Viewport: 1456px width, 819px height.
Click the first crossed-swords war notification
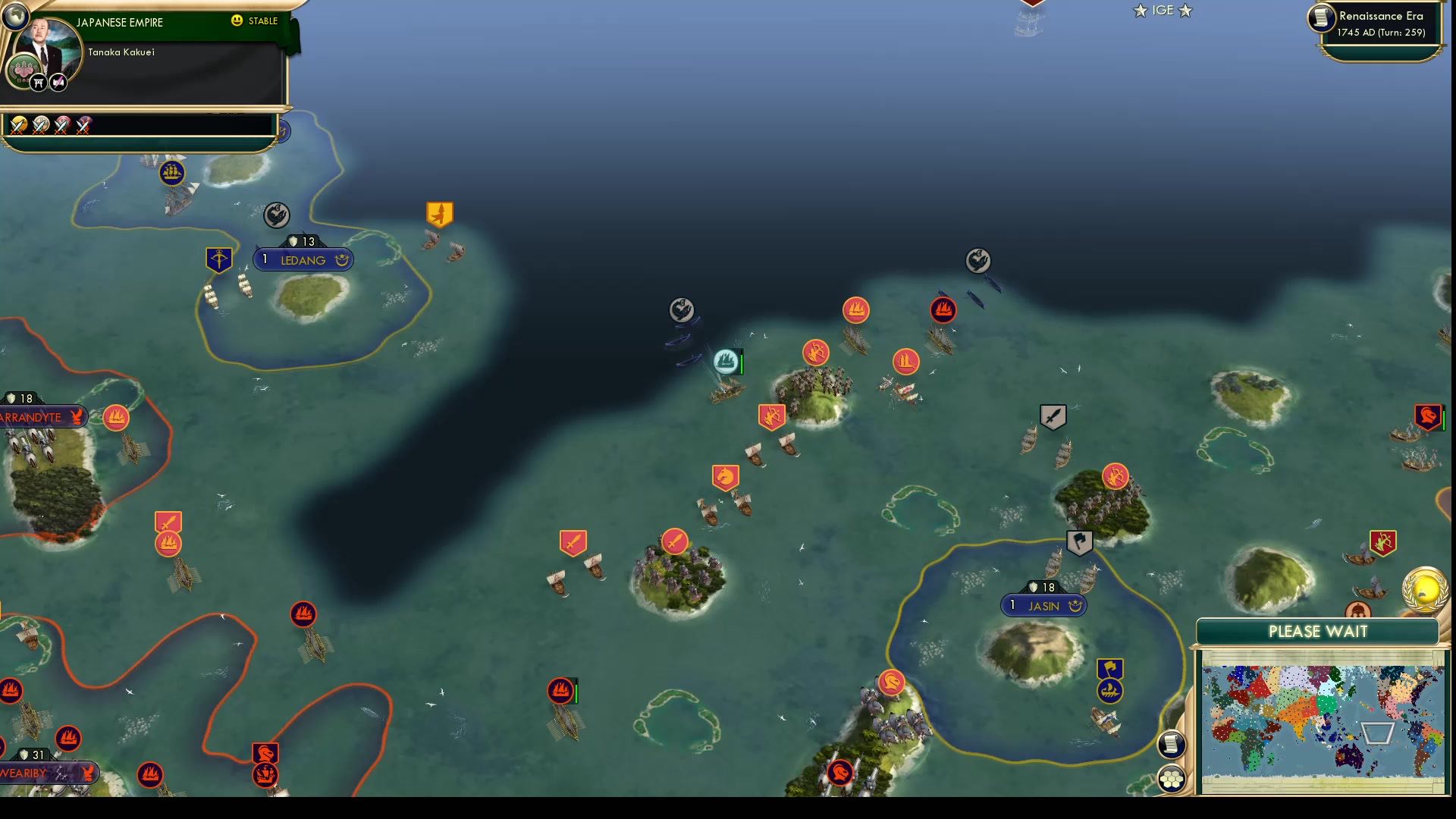19,126
